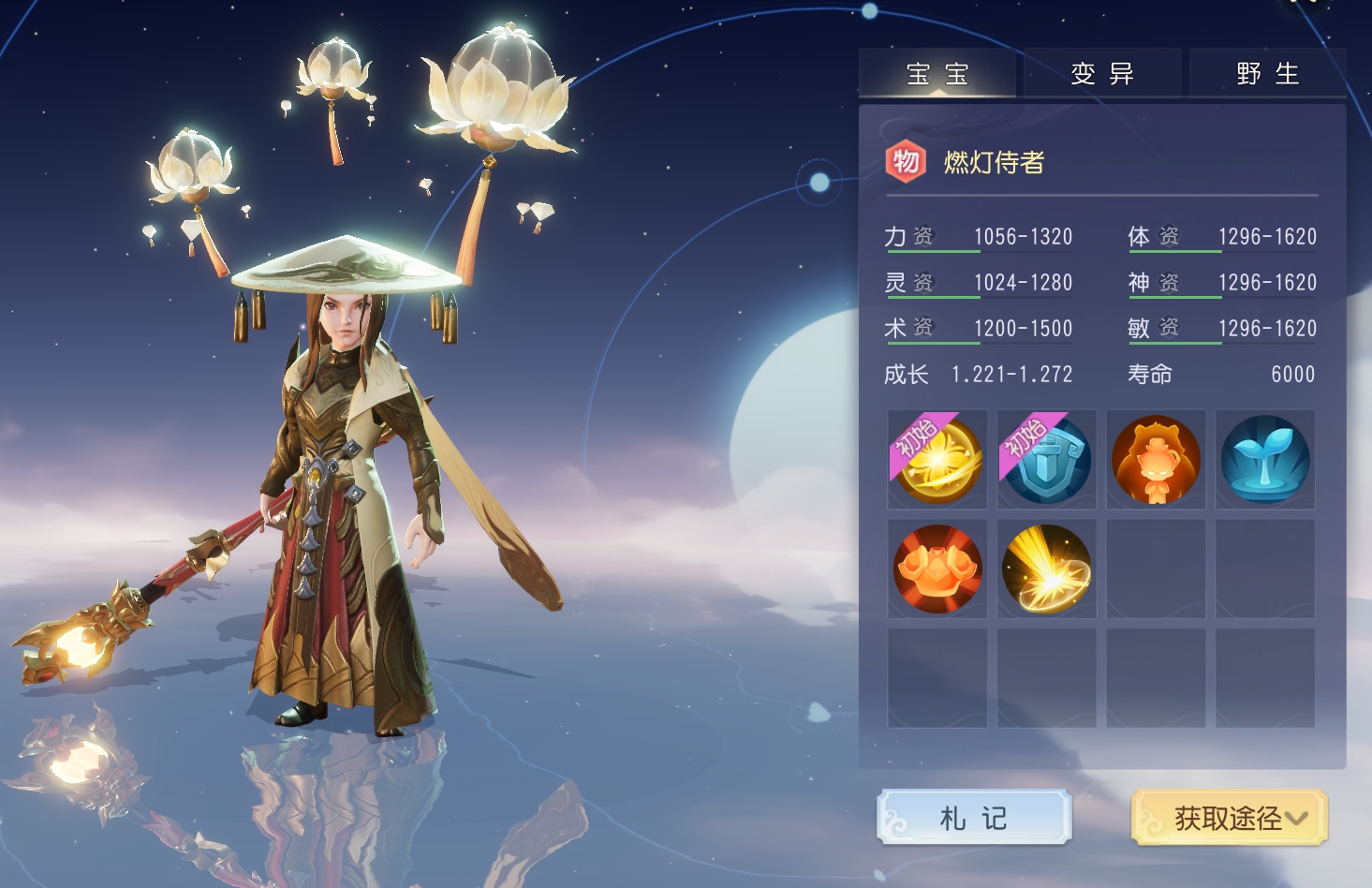Select the orange monkey figure skill

1157,460
